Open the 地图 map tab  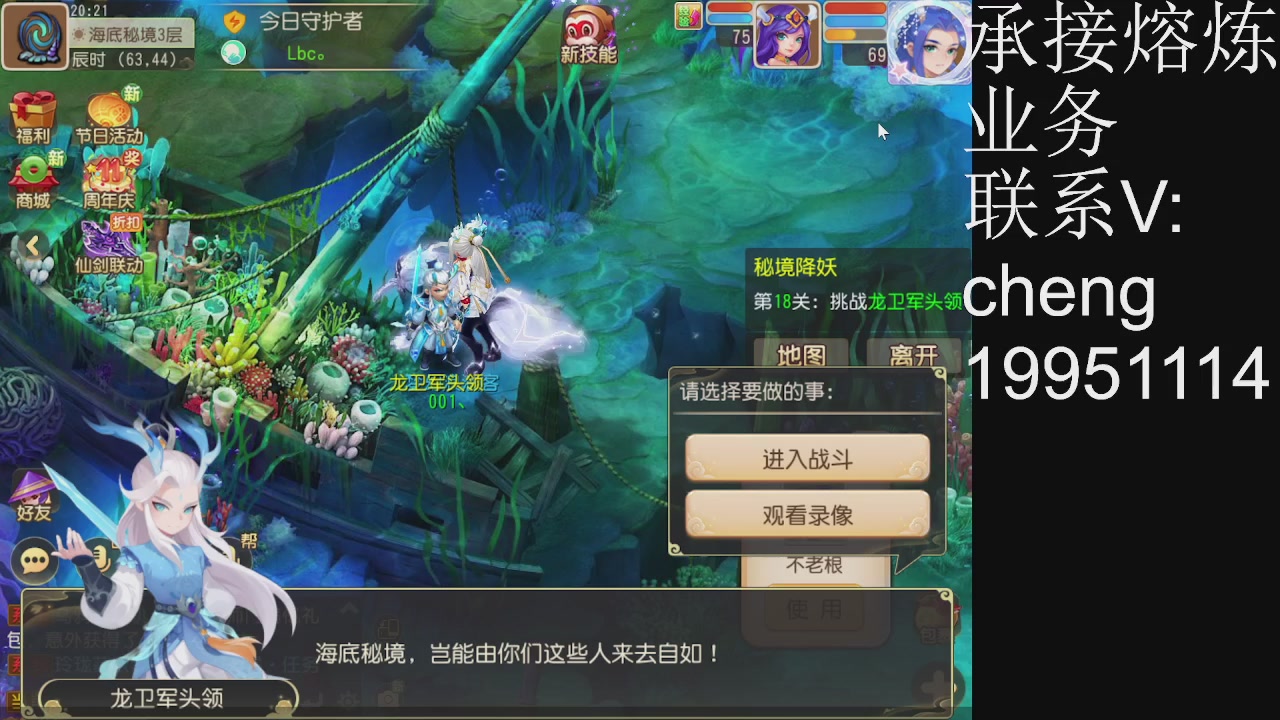coord(800,355)
